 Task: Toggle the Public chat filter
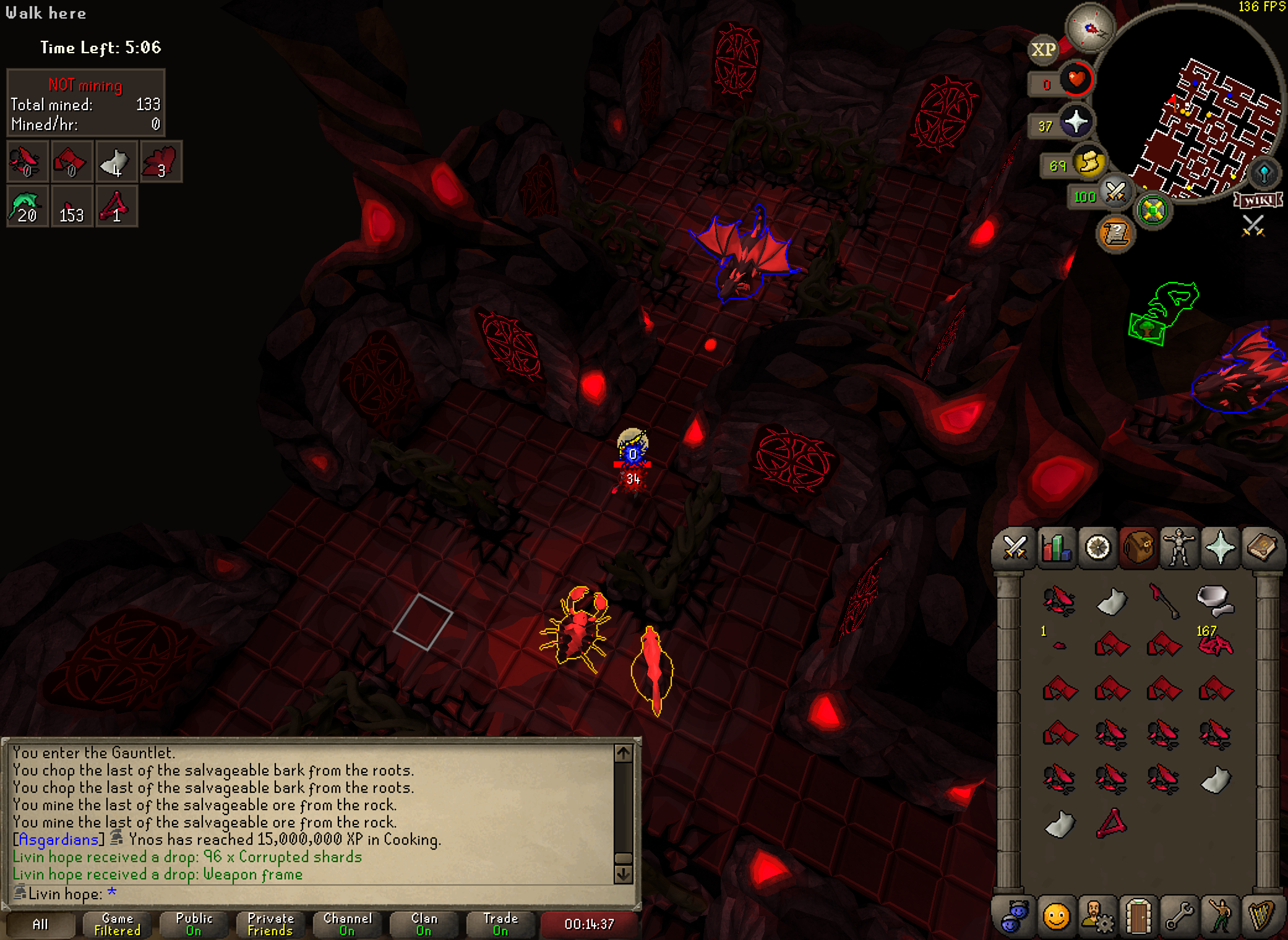click(194, 925)
